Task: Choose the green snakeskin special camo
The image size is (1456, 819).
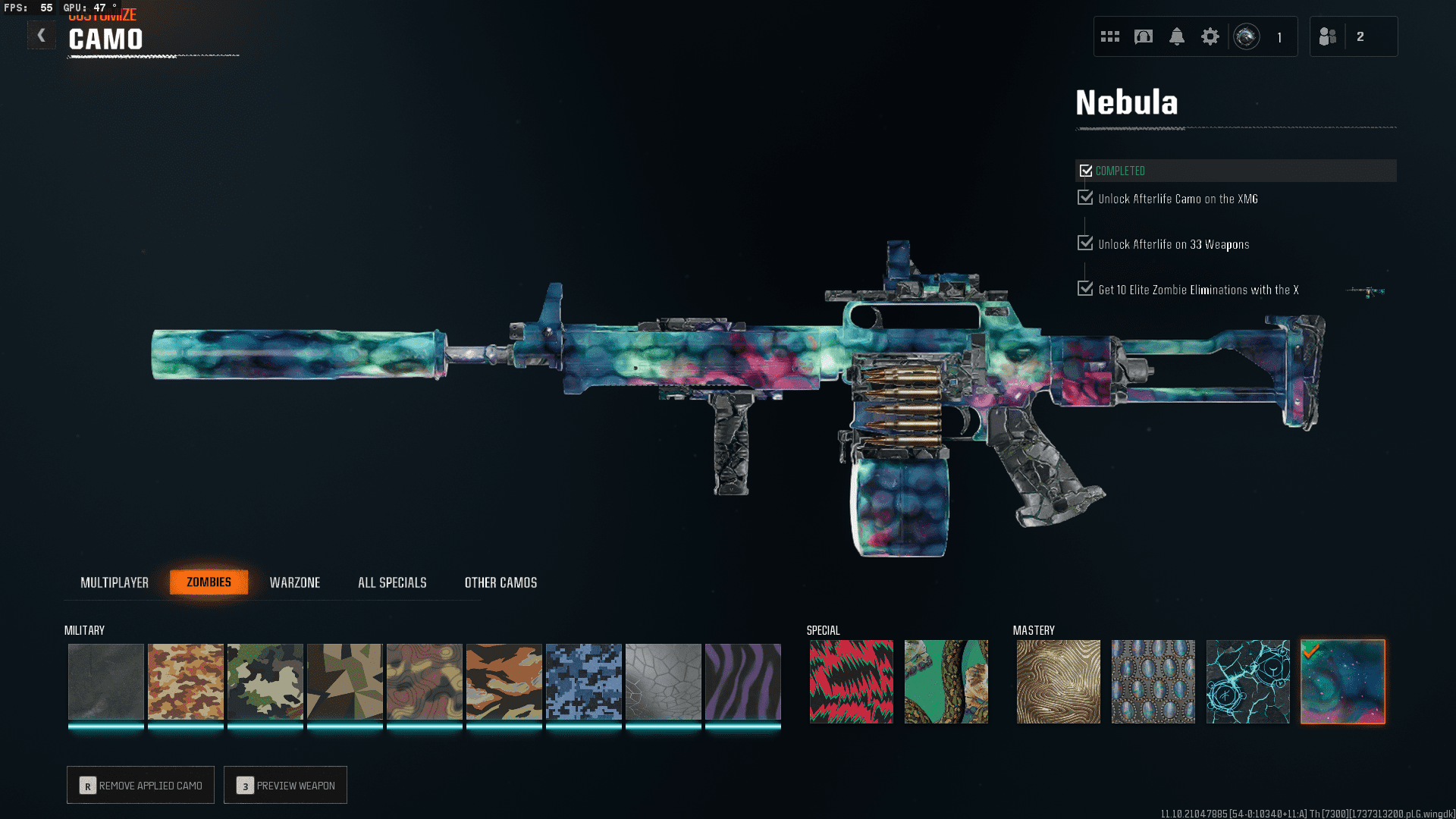Action: click(946, 681)
